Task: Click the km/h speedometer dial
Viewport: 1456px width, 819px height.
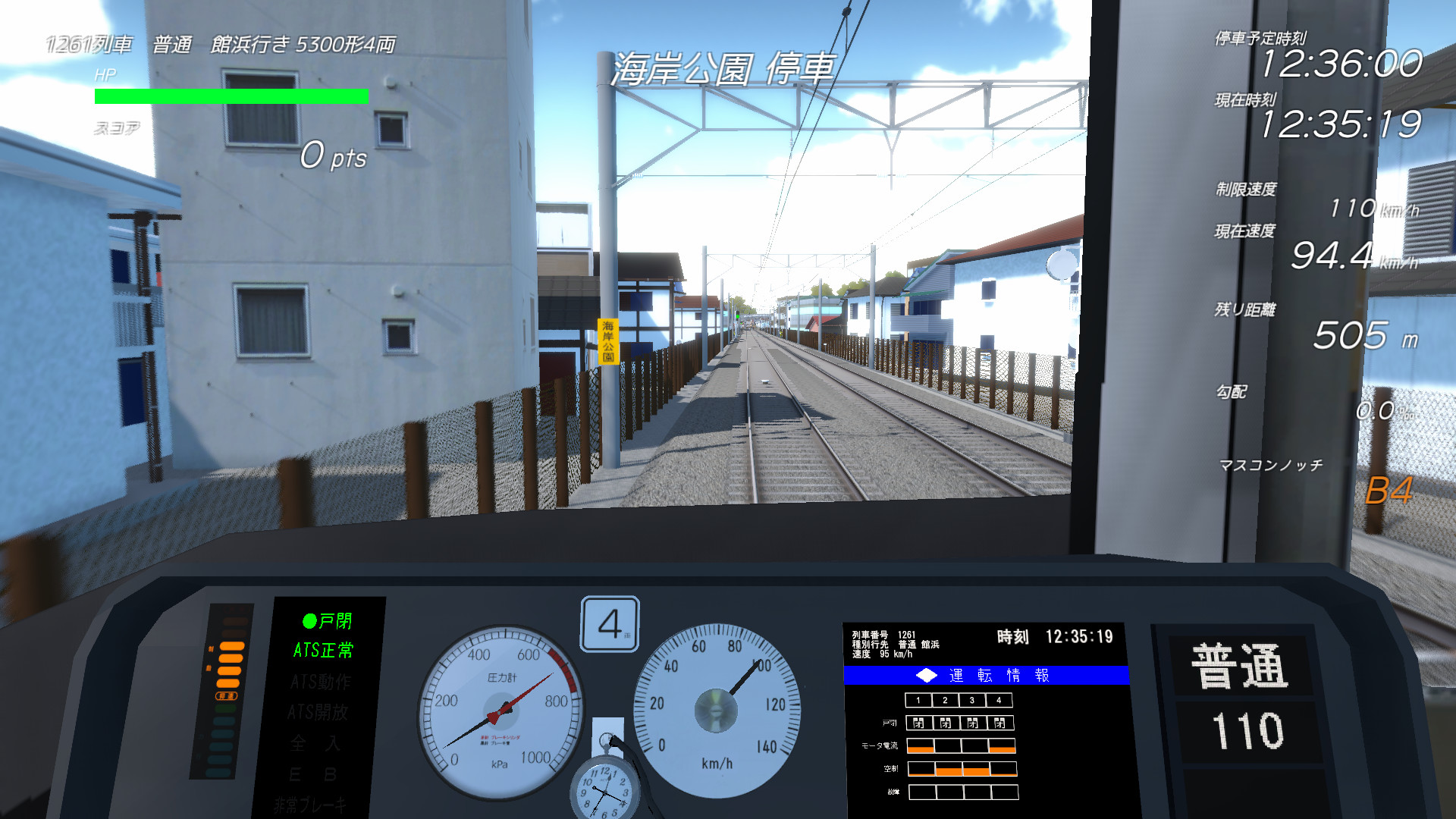Action: click(x=717, y=709)
